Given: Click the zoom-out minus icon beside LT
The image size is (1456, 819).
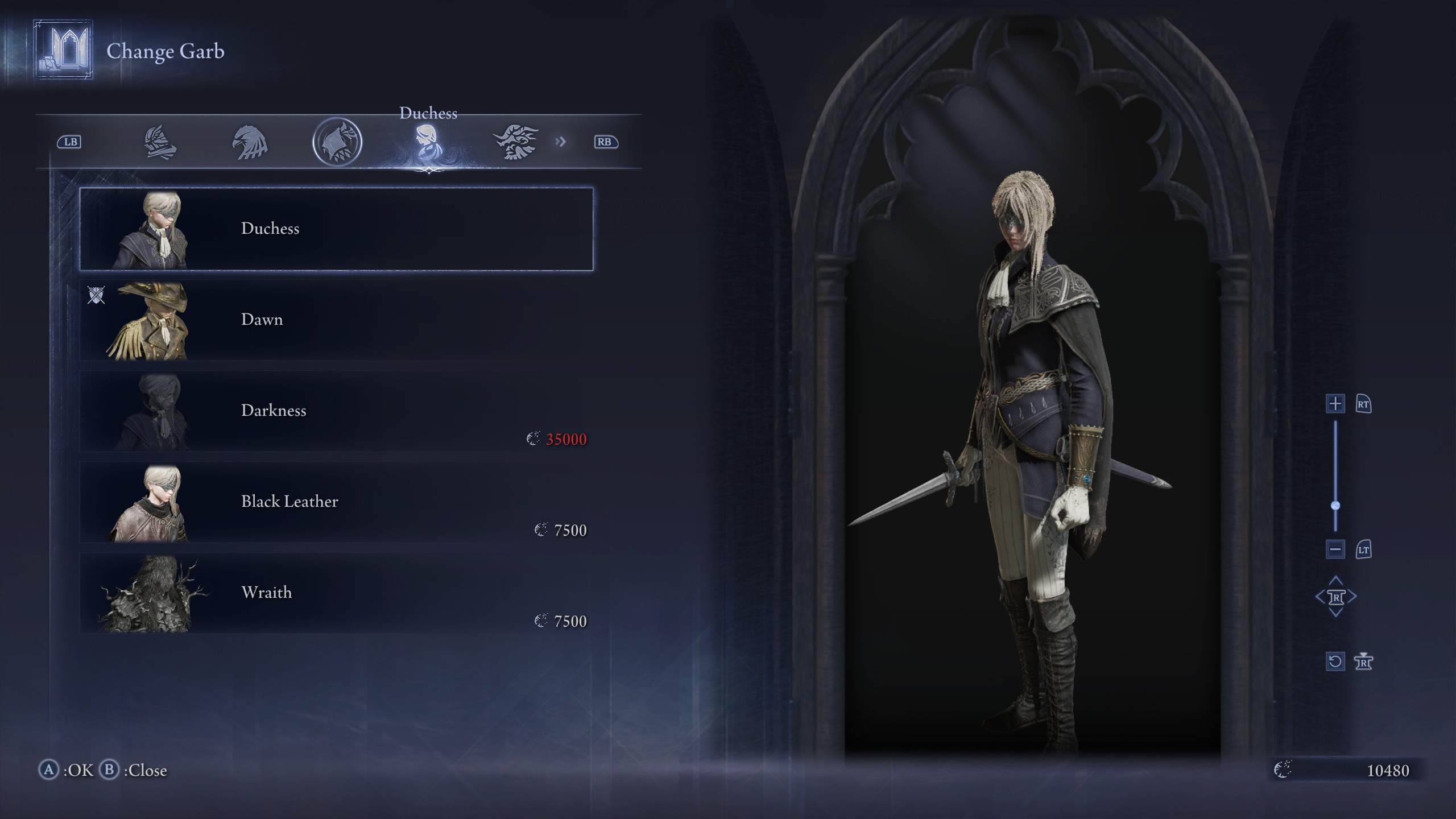Looking at the screenshot, I should (x=1335, y=549).
